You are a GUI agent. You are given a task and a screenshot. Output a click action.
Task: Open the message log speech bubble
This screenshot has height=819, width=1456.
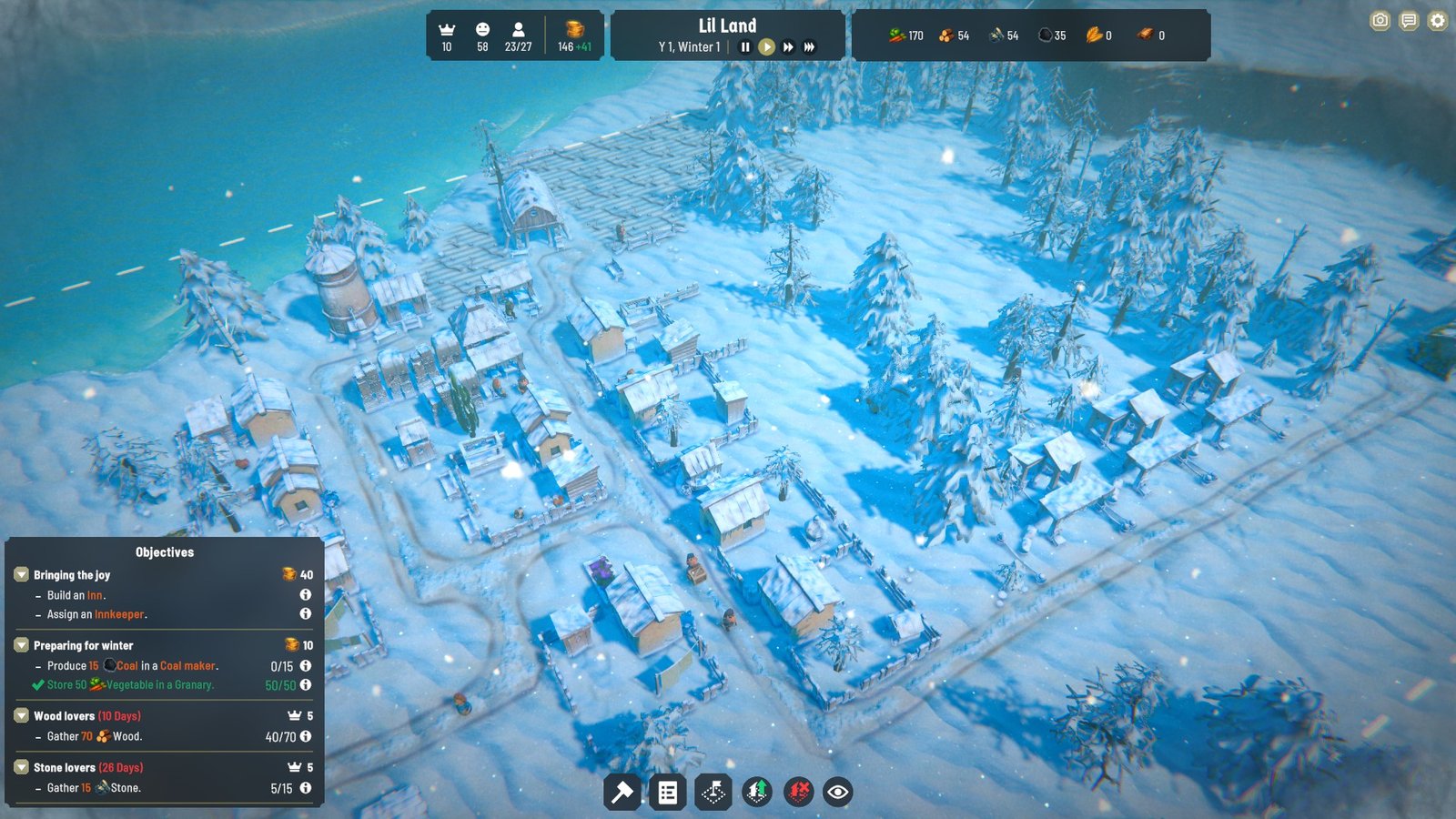click(1409, 21)
